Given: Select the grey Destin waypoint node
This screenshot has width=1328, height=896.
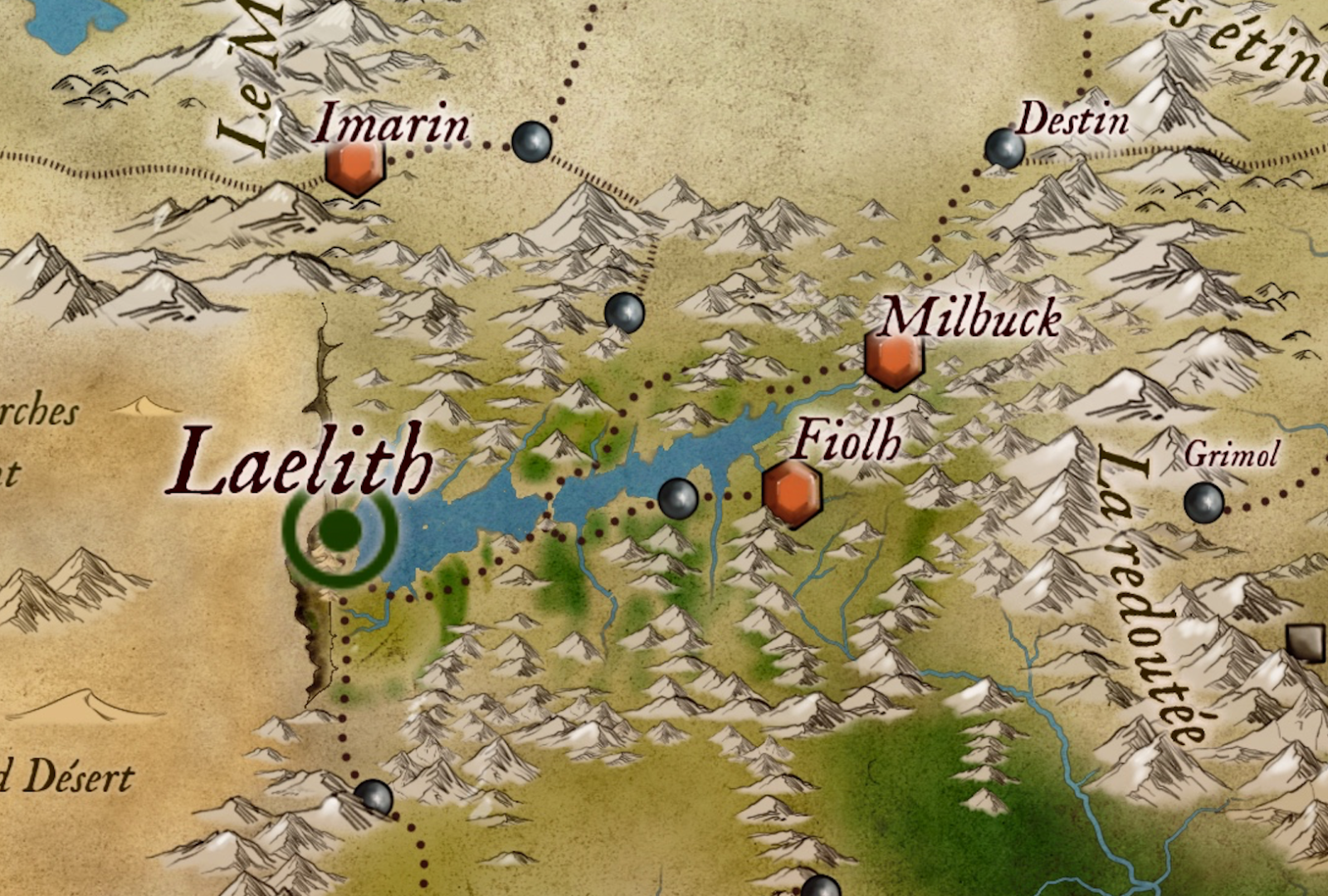Looking at the screenshot, I should click(x=1004, y=149).
